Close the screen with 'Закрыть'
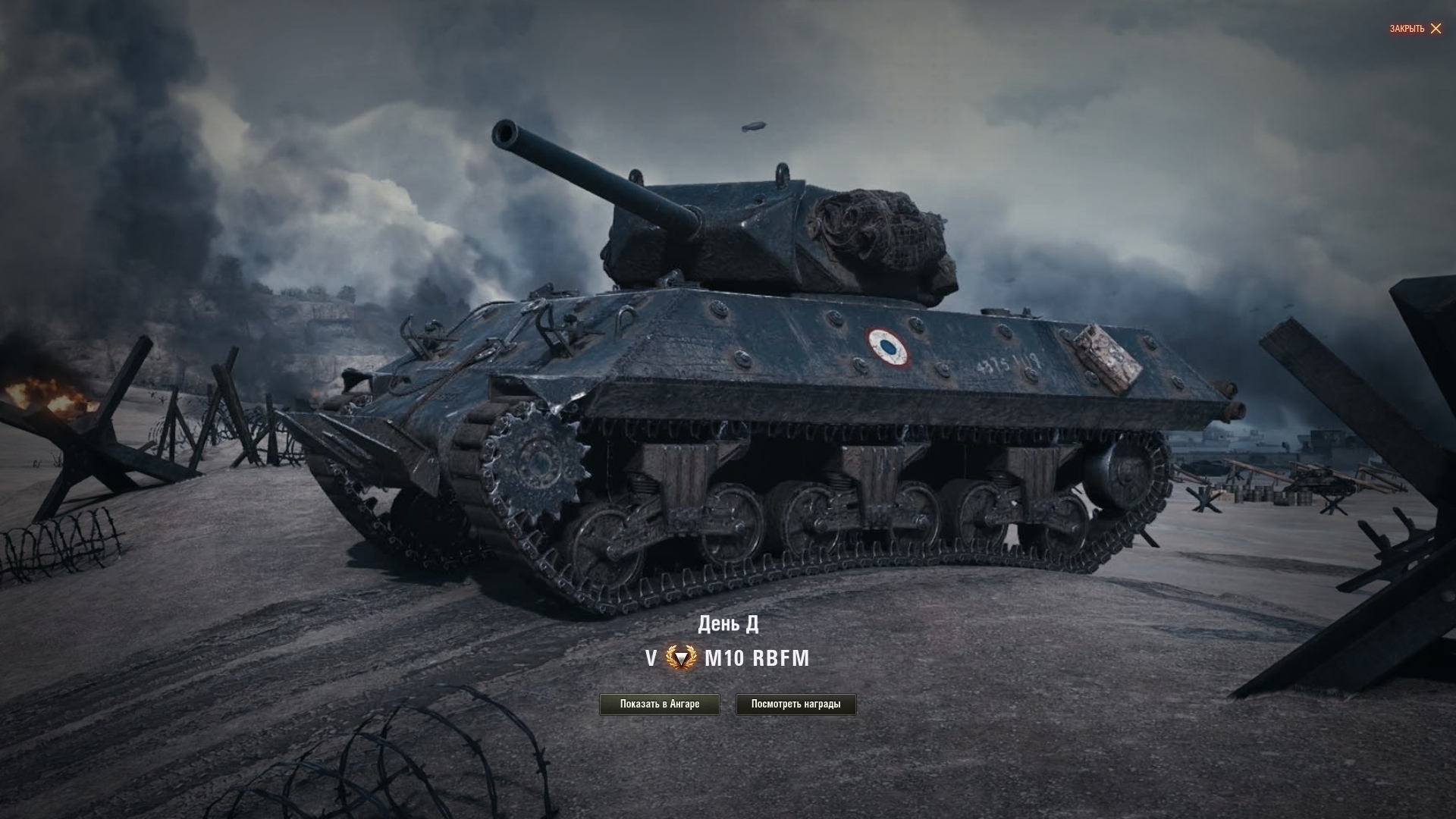Viewport: 1456px width, 819px height. pos(1415,29)
